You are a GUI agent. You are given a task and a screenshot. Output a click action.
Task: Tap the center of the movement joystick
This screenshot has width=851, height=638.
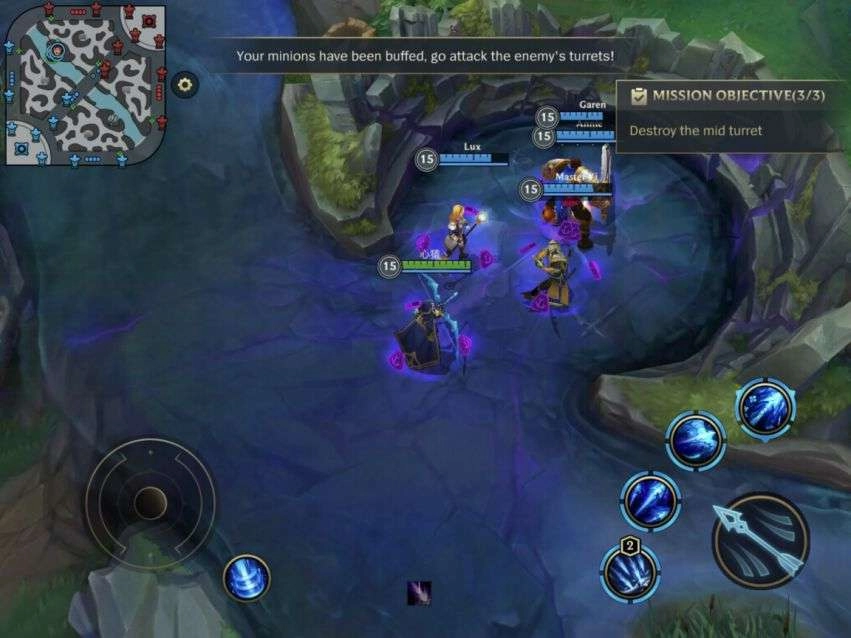[x=150, y=502]
